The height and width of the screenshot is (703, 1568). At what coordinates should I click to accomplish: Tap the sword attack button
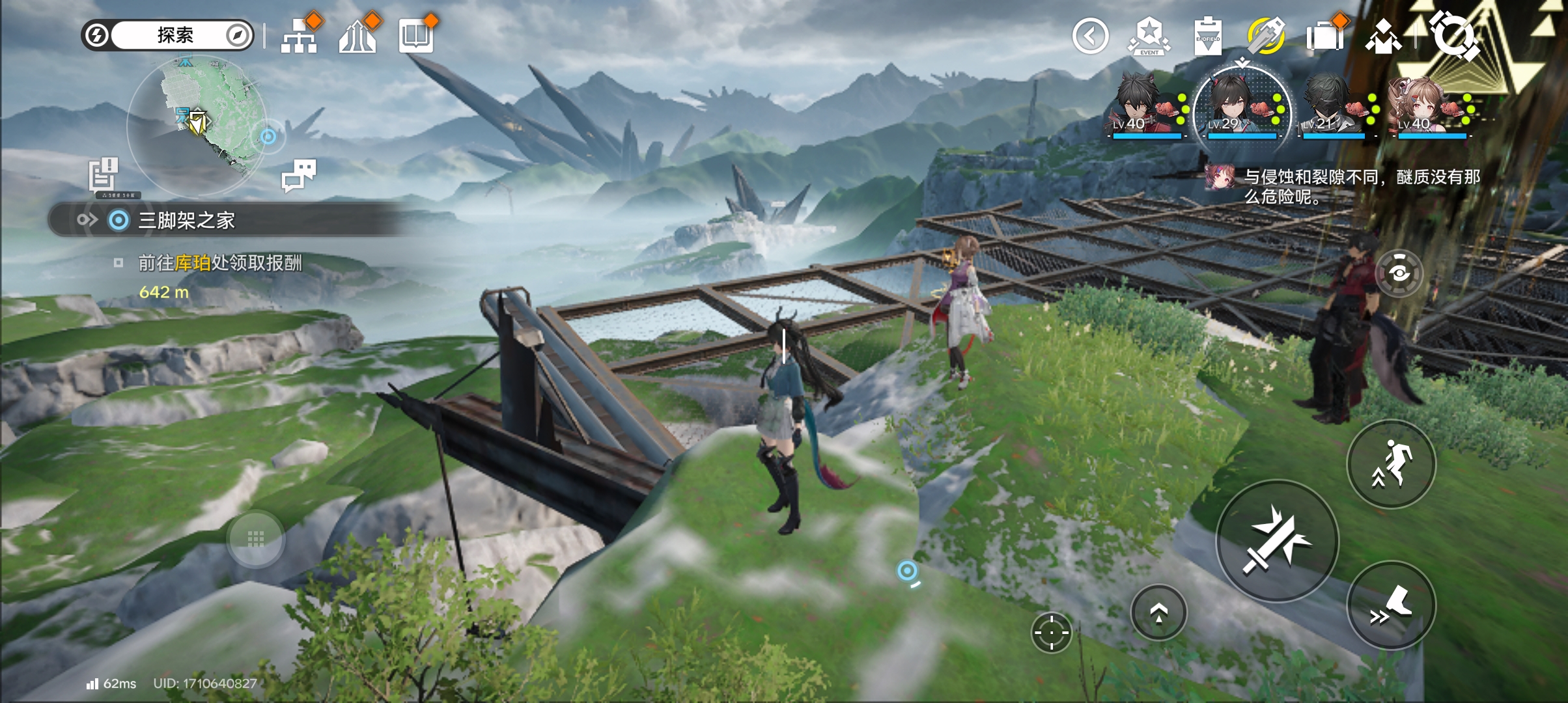tap(1277, 541)
